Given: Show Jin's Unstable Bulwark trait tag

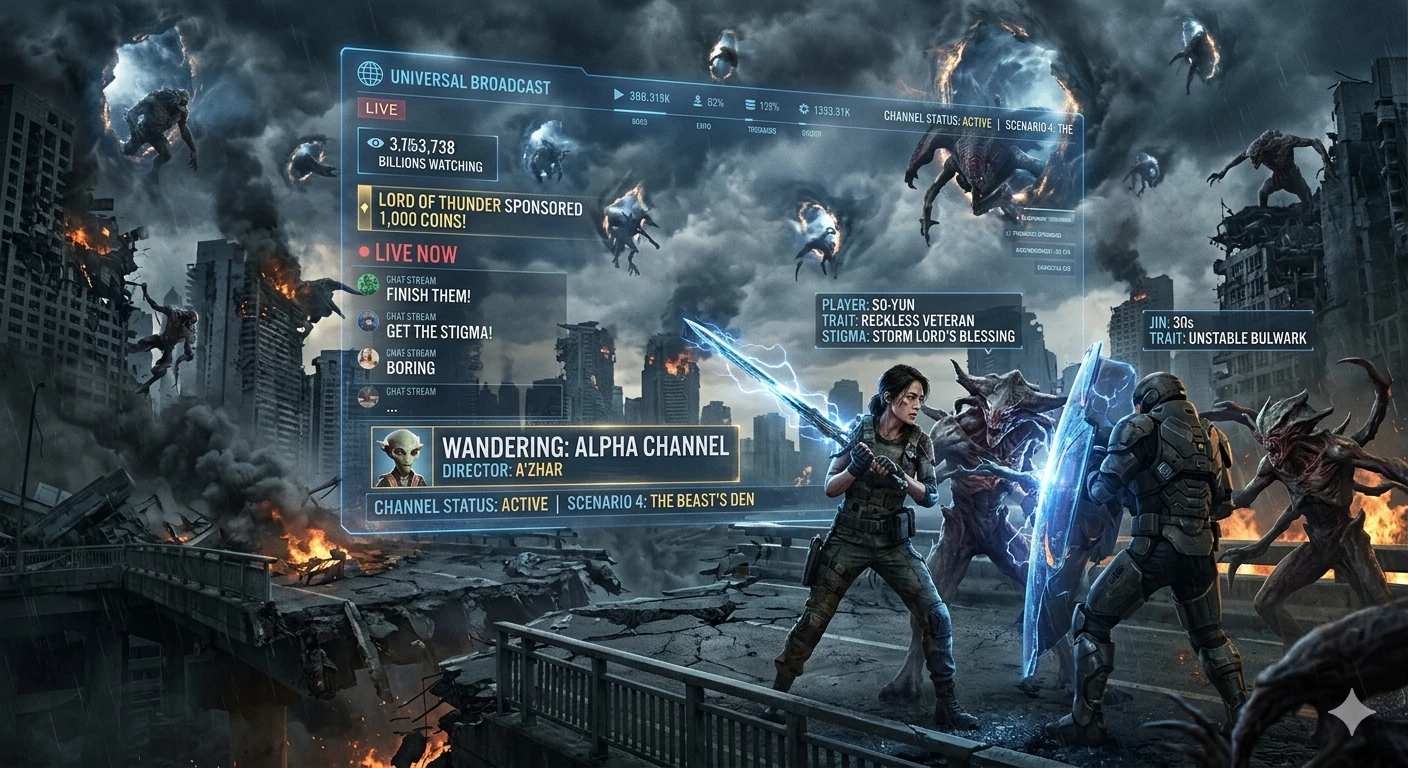Looking at the screenshot, I should coord(1227,330).
